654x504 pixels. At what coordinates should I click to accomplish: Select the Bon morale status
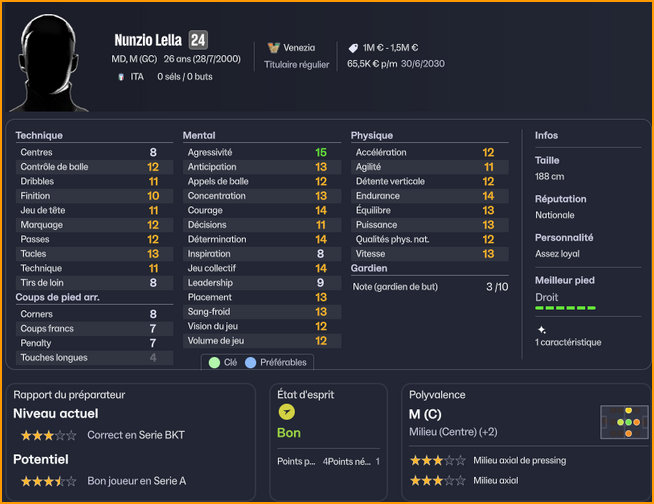[x=289, y=433]
